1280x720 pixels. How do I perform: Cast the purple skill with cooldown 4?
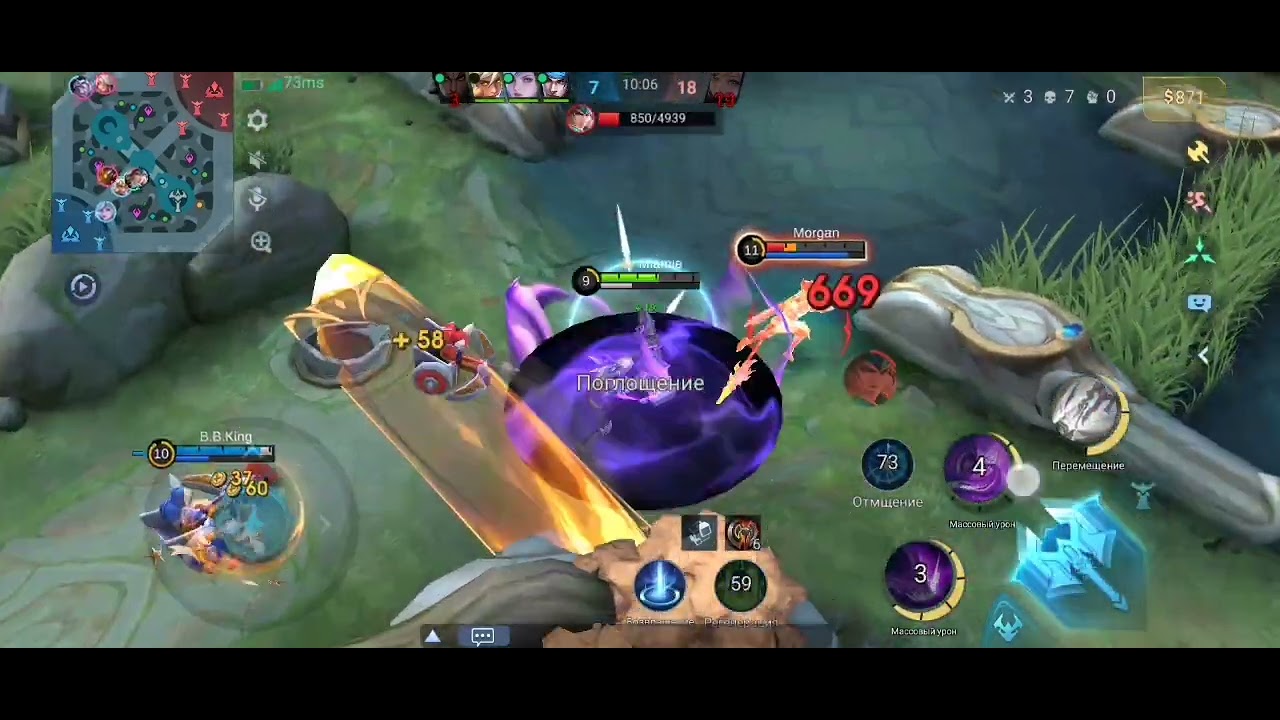pyautogui.click(x=980, y=468)
